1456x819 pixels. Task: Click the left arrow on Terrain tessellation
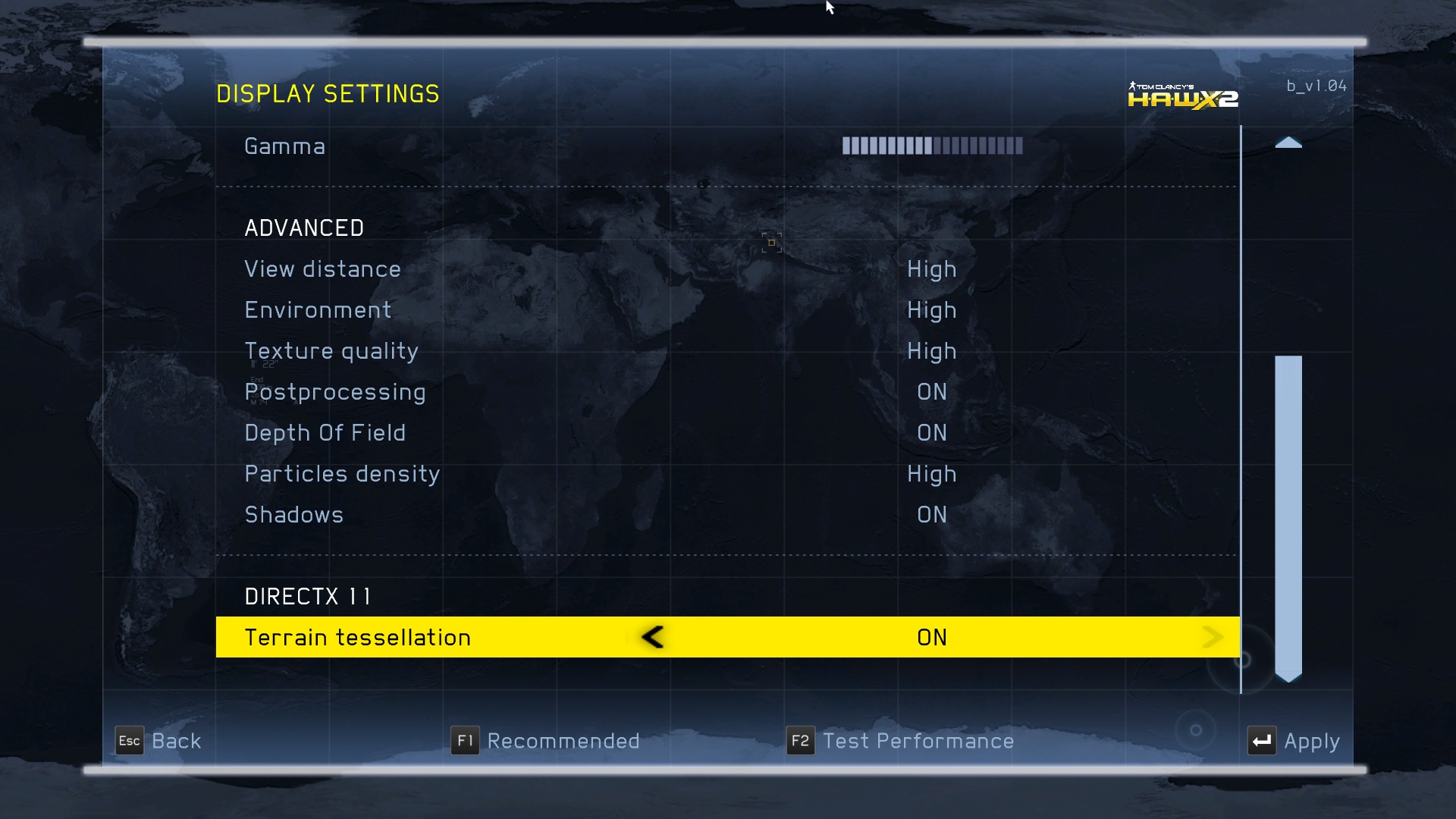click(x=652, y=637)
